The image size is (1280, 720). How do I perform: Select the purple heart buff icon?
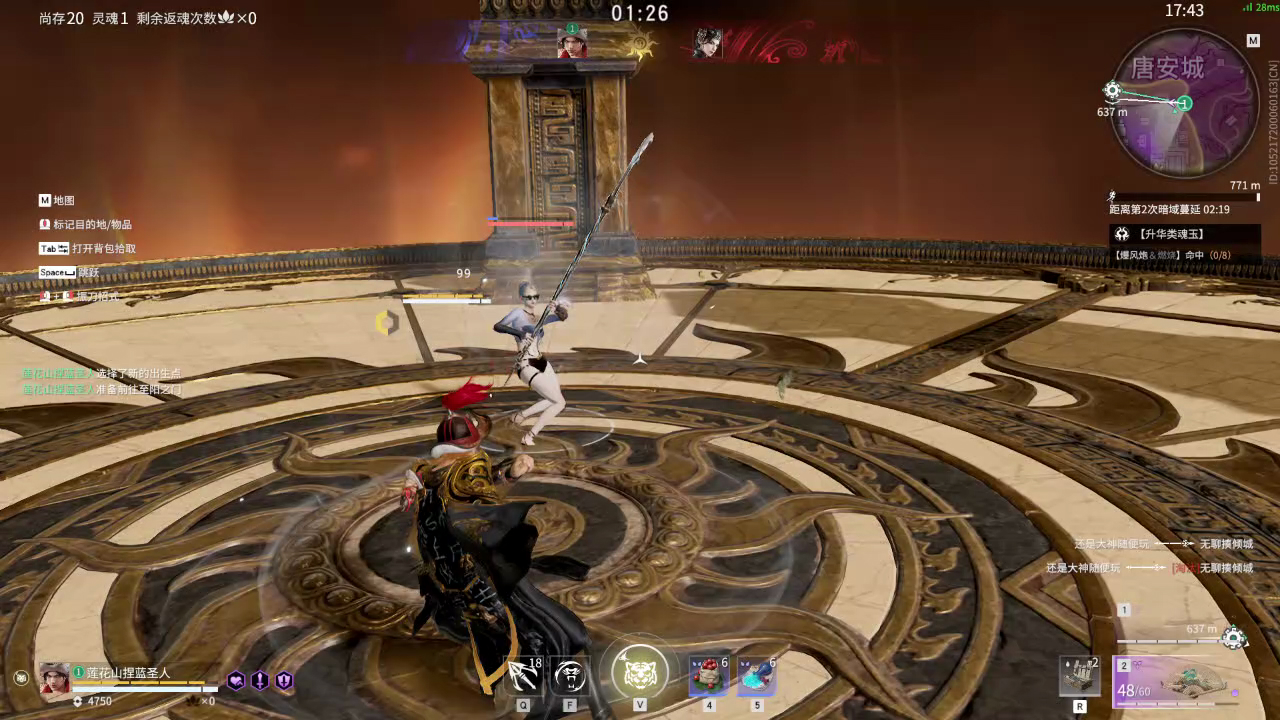tap(236, 680)
